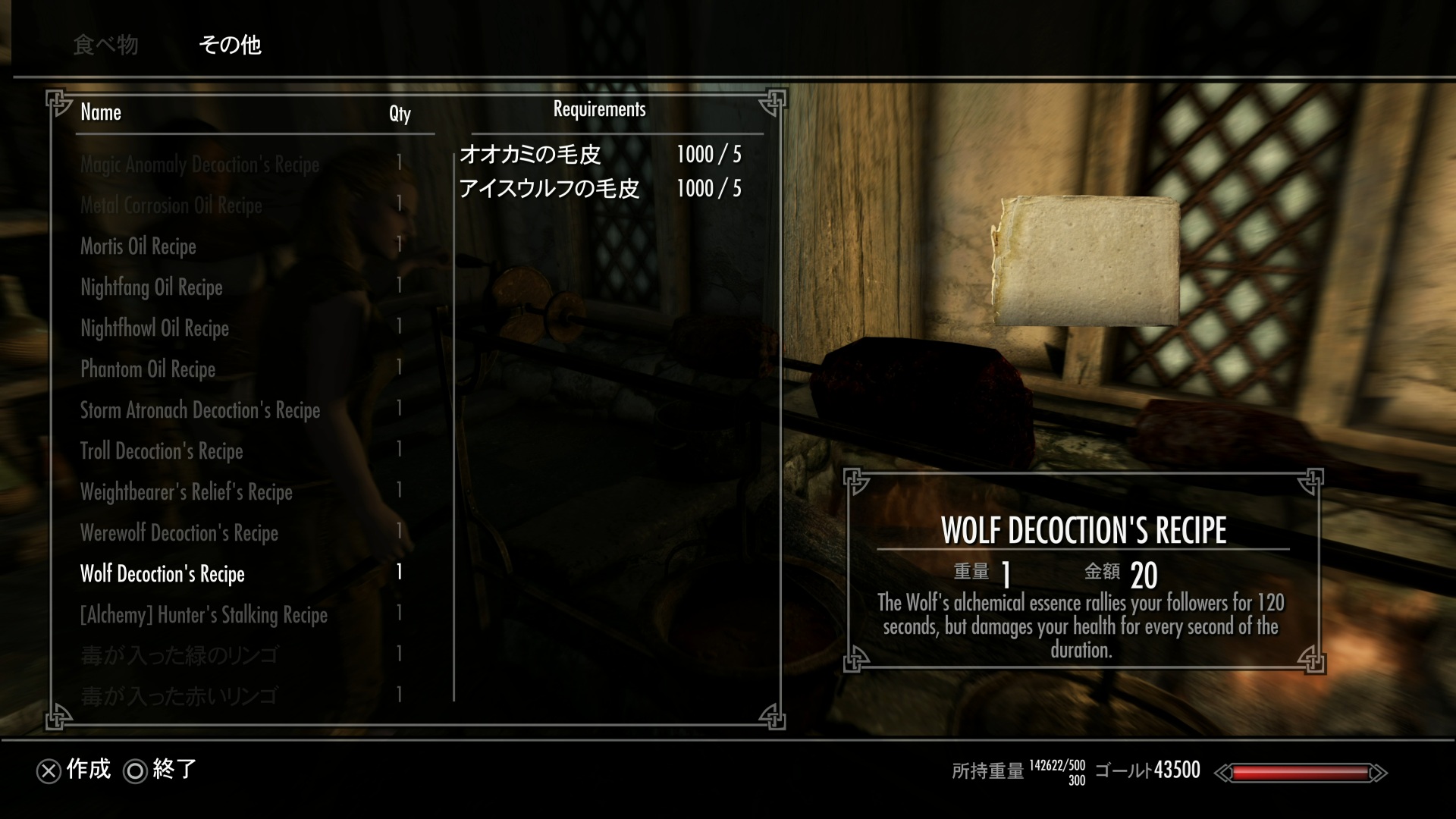Choose the 毒が入った緑のリンゴ entry

[x=180, y=655]
